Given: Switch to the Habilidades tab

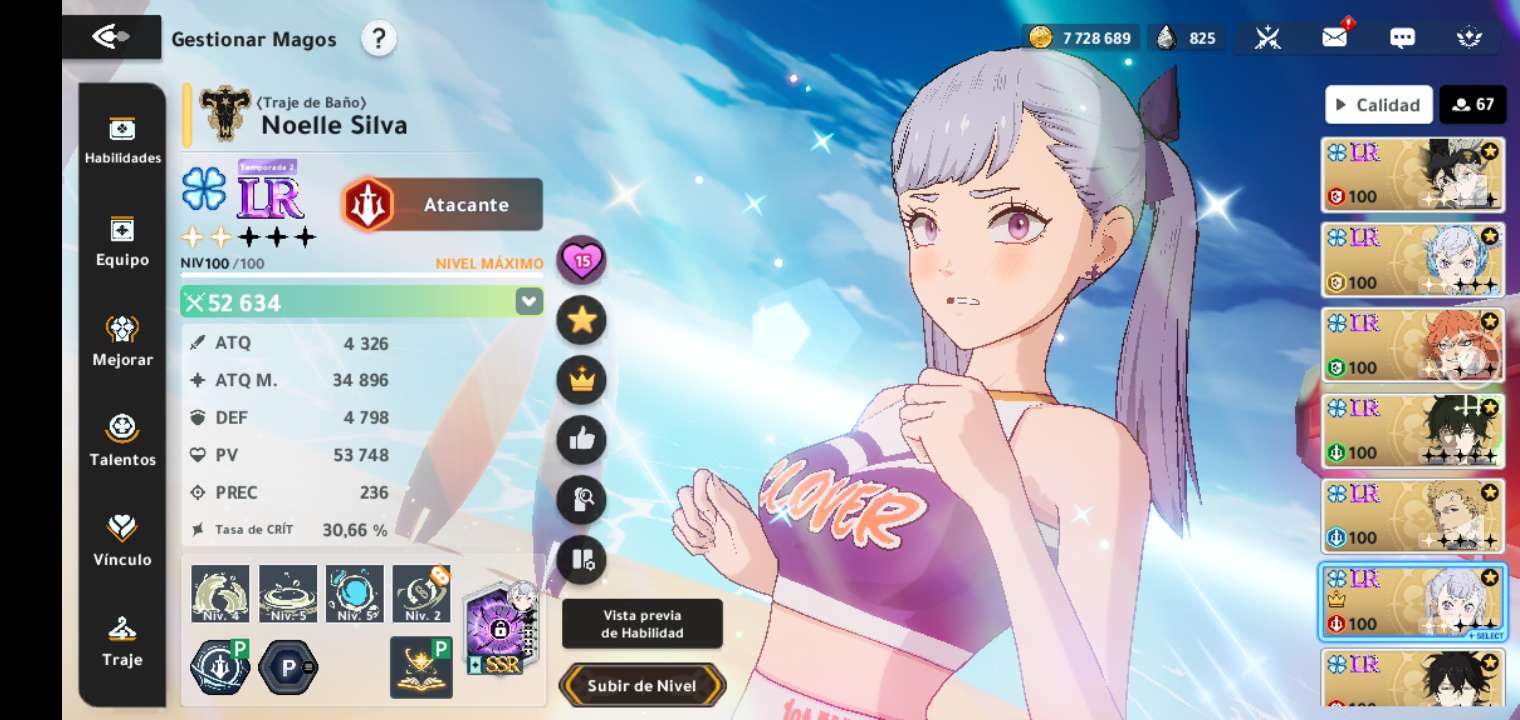Looking at the screenshot, I should click(122, 140).
